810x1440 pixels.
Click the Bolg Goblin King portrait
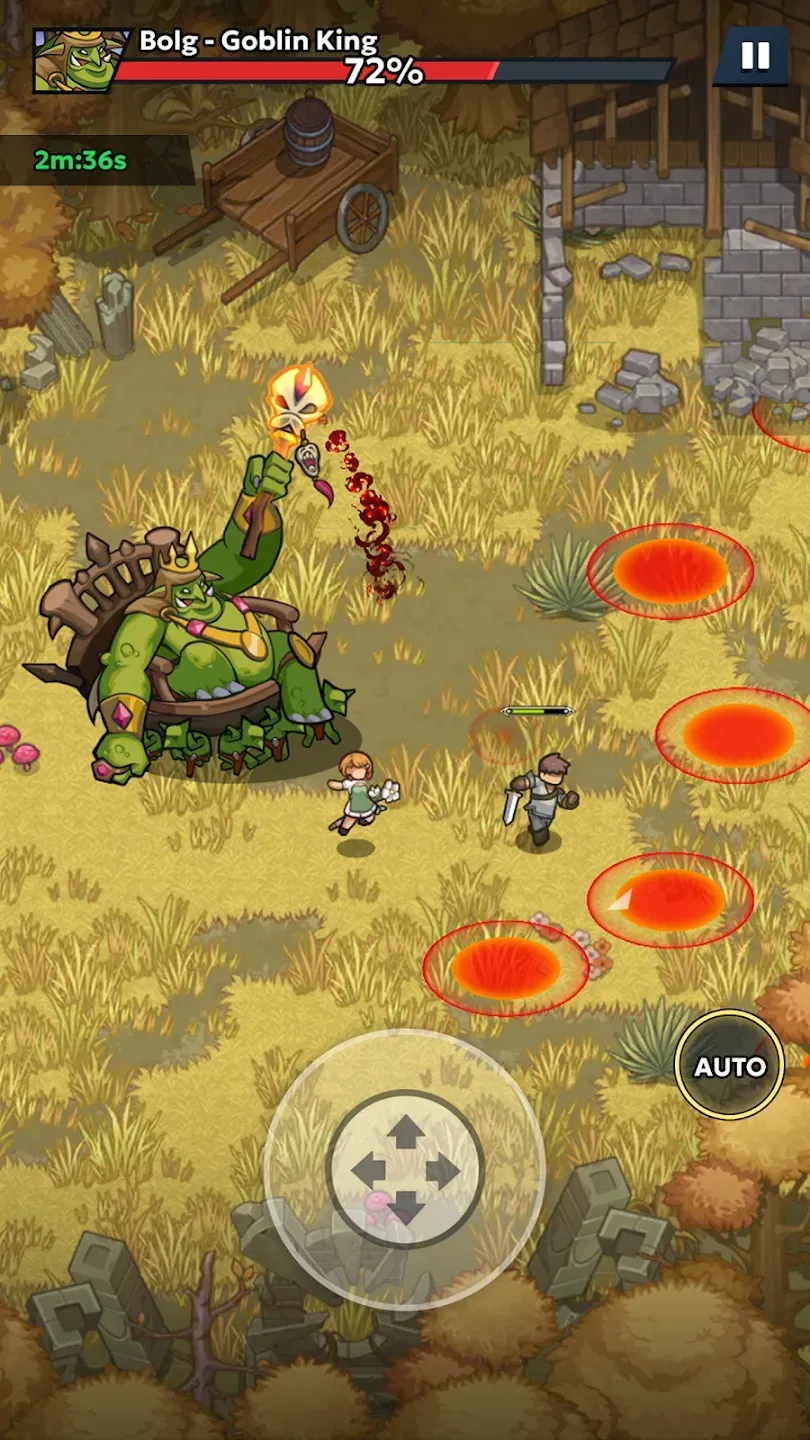[72, 61]
